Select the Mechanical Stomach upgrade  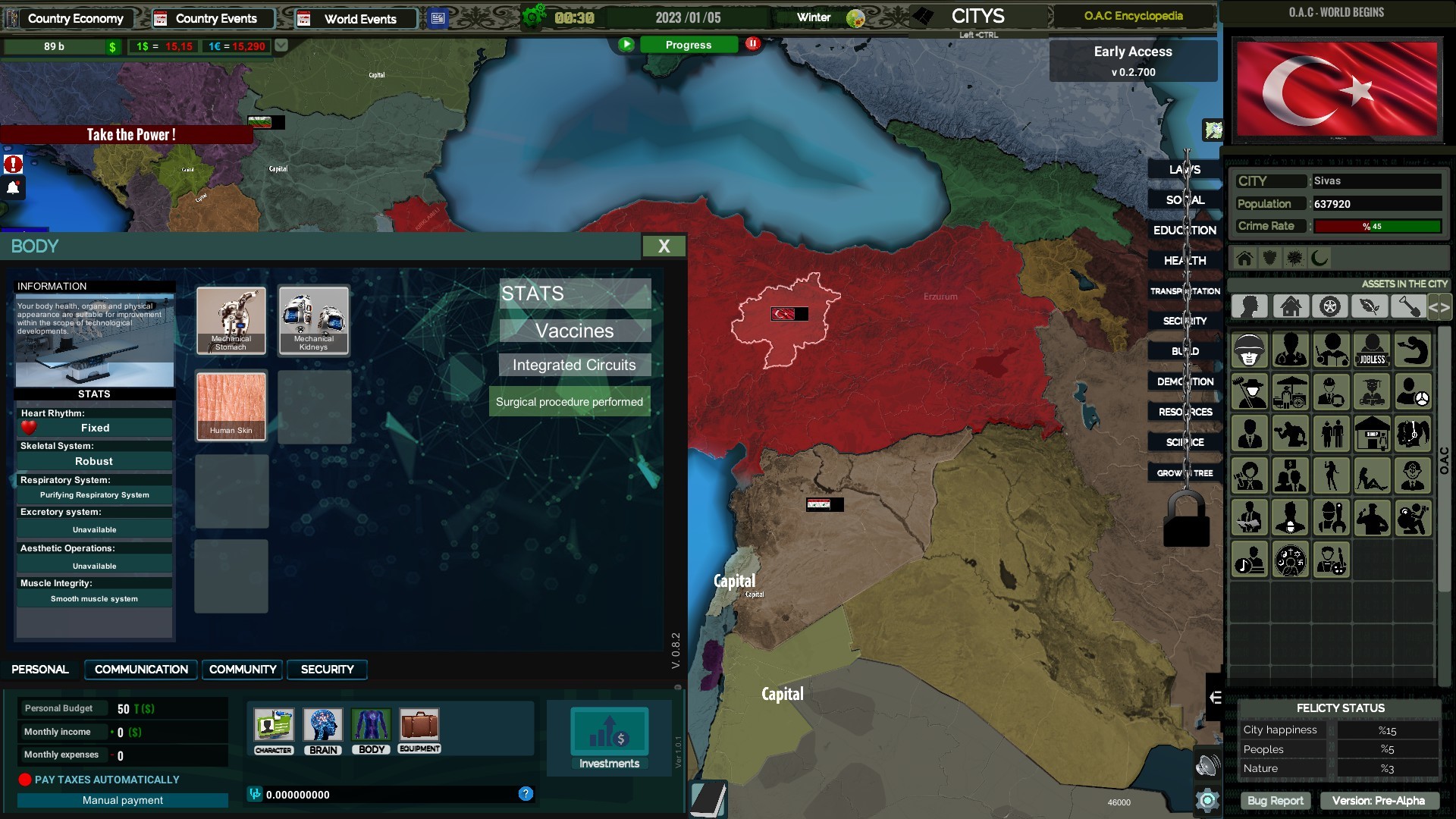pyautogui.click(x=231, y=320)
